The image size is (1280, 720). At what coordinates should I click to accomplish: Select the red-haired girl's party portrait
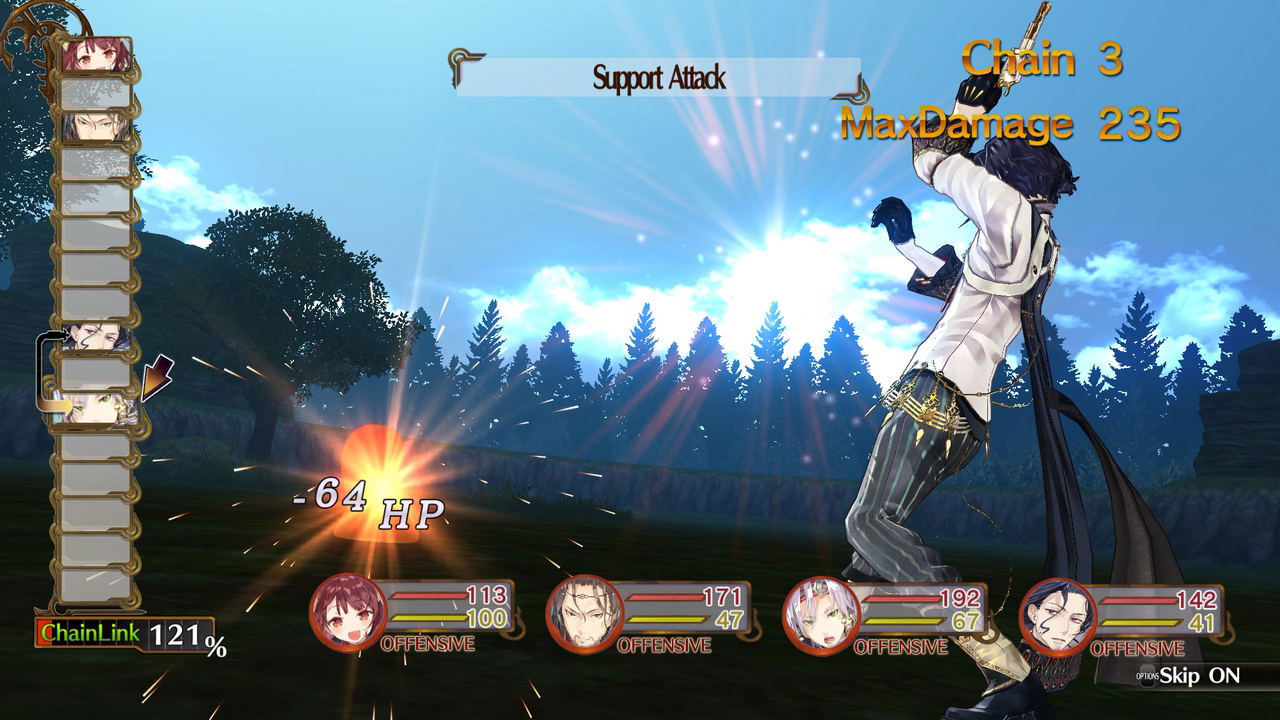(x=347, y=612)
